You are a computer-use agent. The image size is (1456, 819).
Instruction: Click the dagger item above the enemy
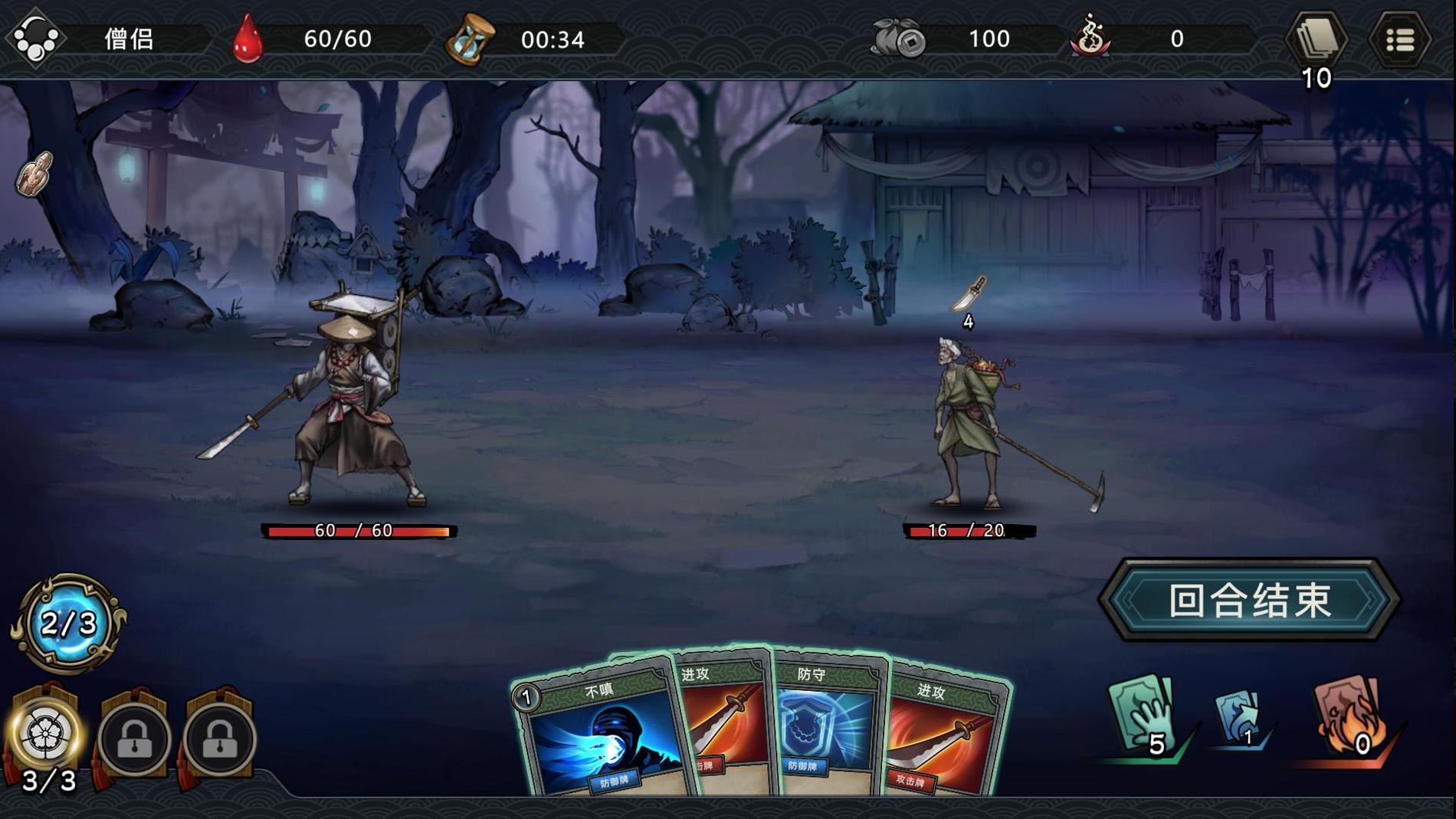(x=967, y=296)
